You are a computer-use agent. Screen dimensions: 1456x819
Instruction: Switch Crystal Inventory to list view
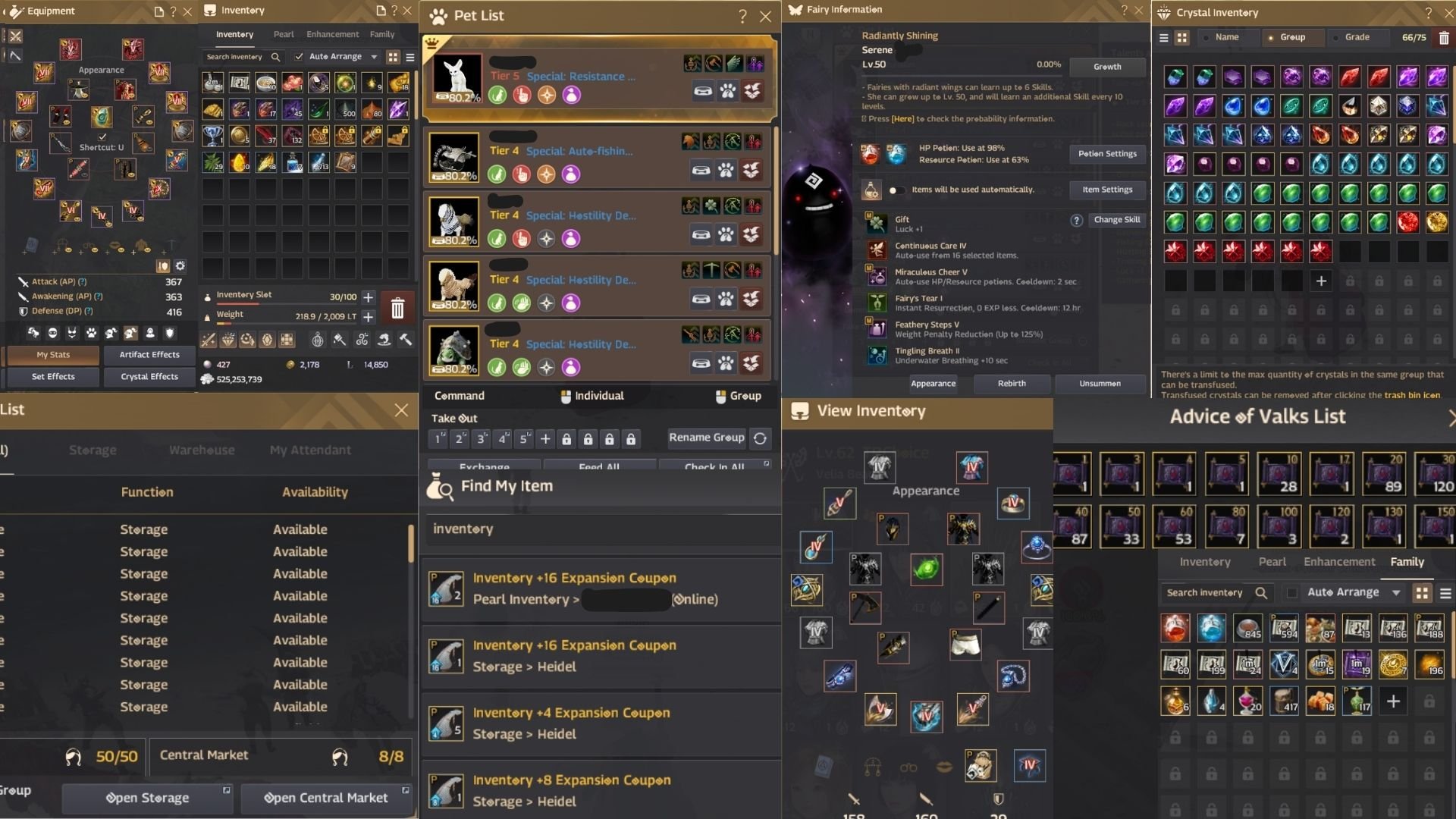click(x=1163, y=36)
